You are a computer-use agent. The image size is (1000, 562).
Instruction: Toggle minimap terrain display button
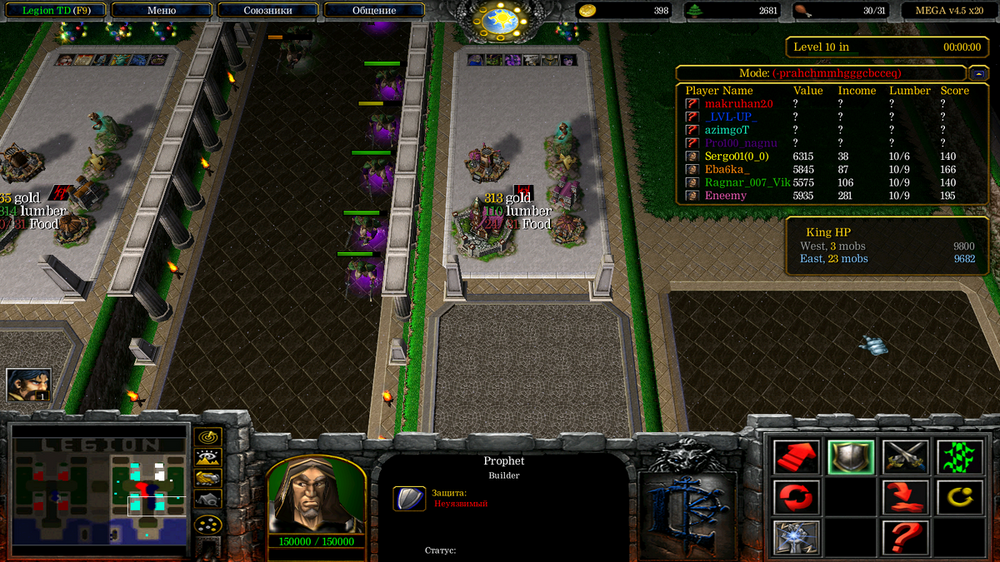[x=208, y=459]
